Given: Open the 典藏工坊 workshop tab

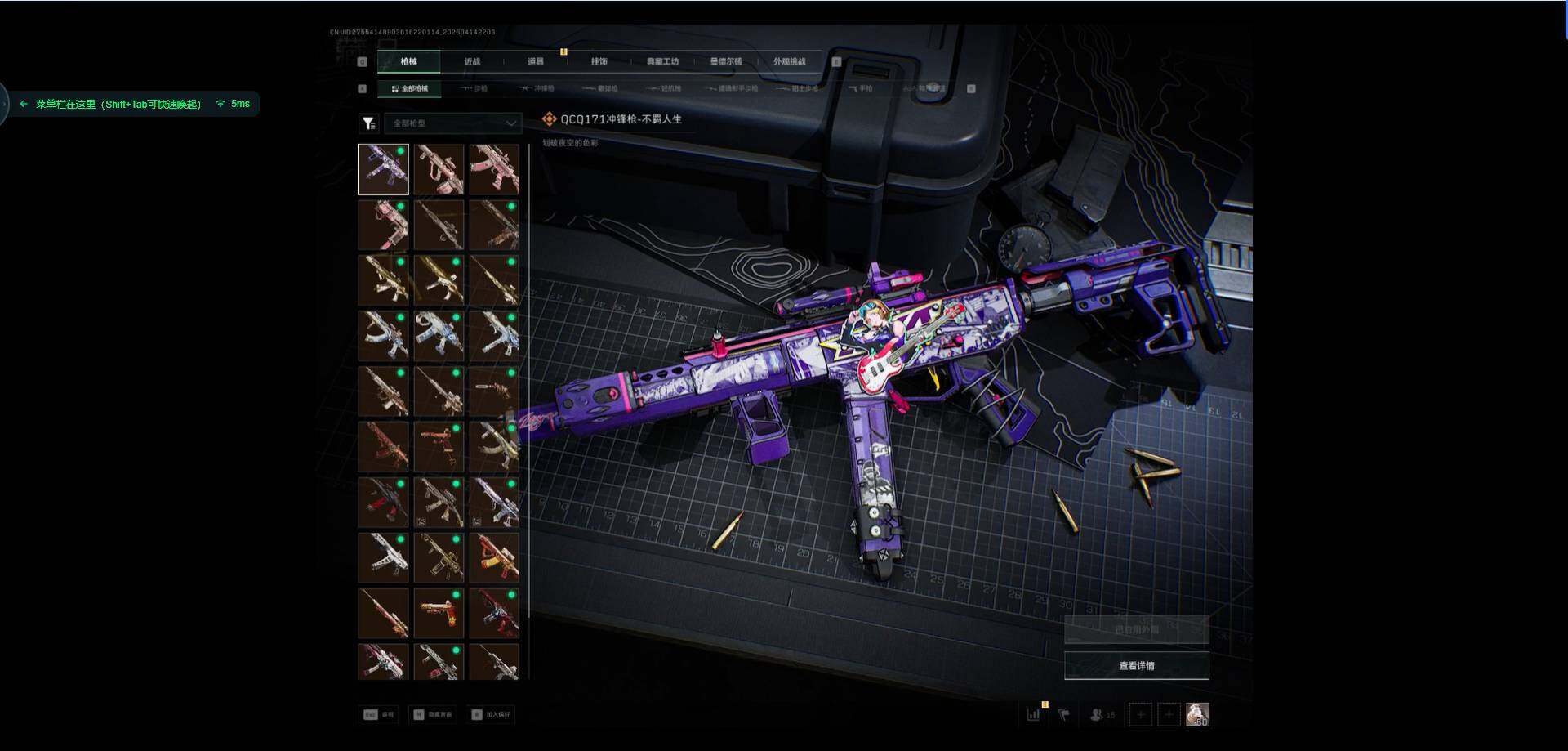Looking at the screenshot, I should pyautogui.click(x=662, y=62).
